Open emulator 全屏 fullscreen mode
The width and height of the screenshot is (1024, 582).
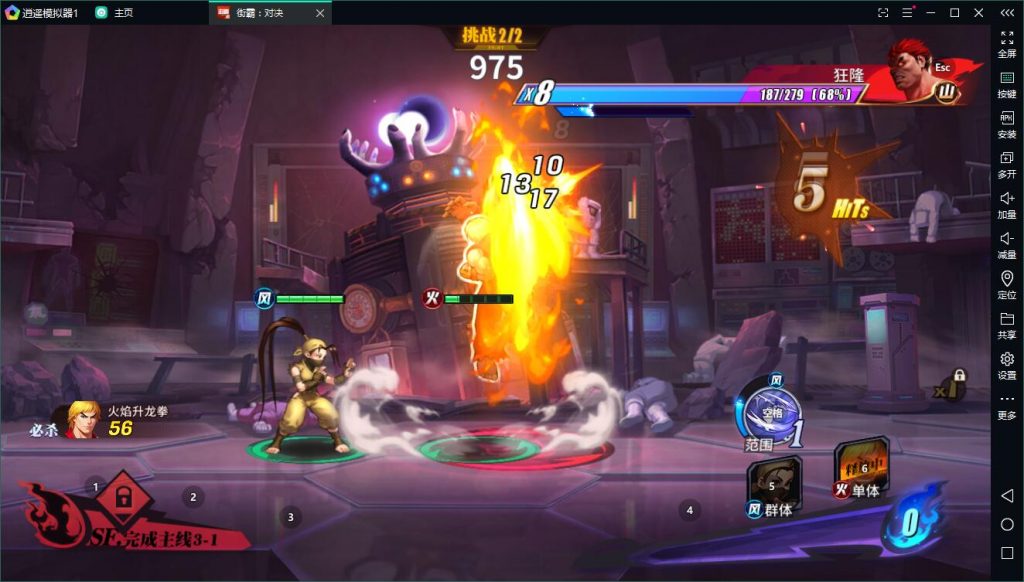click(1007, 43)
